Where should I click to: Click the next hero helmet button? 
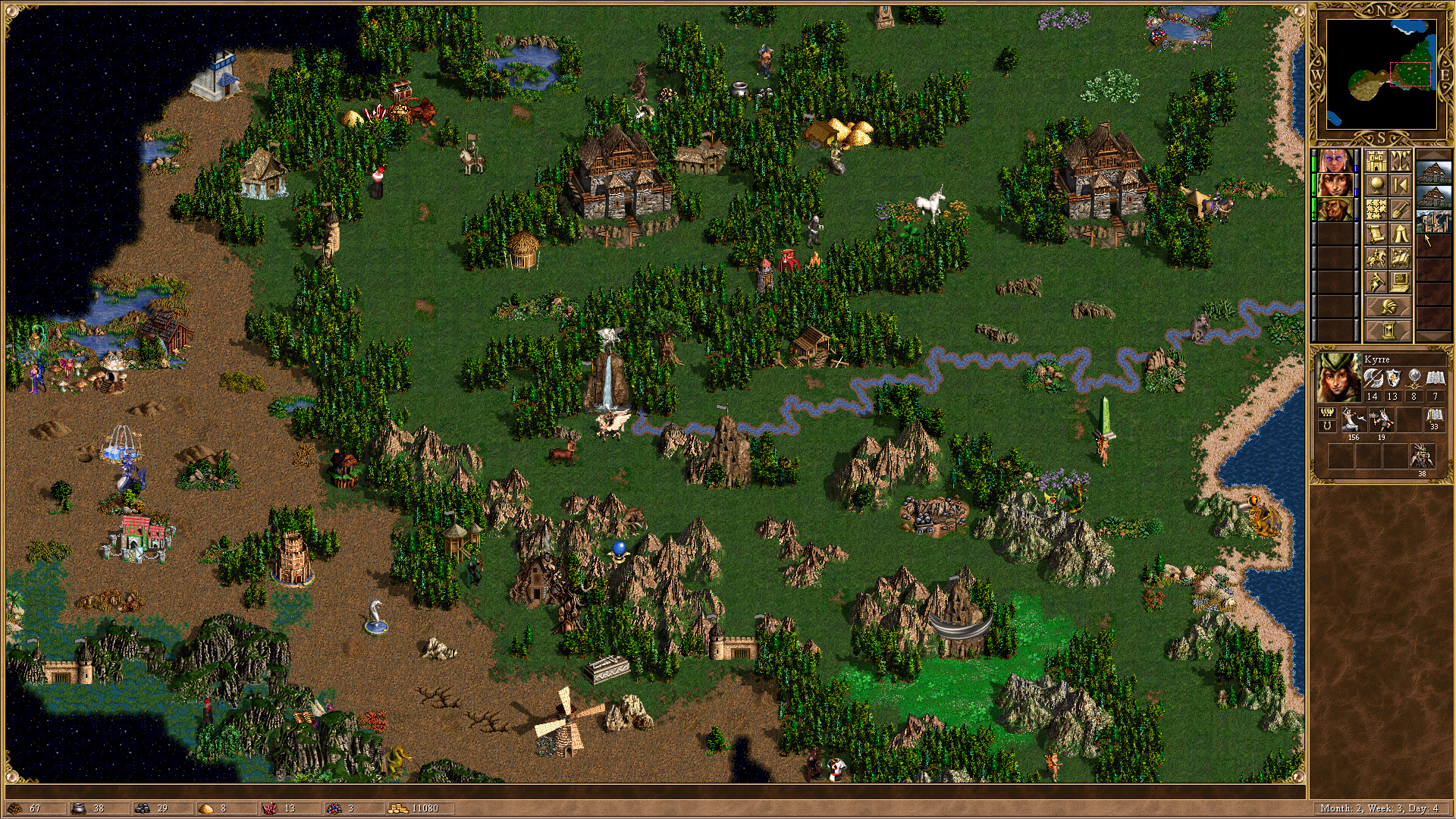(x=1388, y=307)
